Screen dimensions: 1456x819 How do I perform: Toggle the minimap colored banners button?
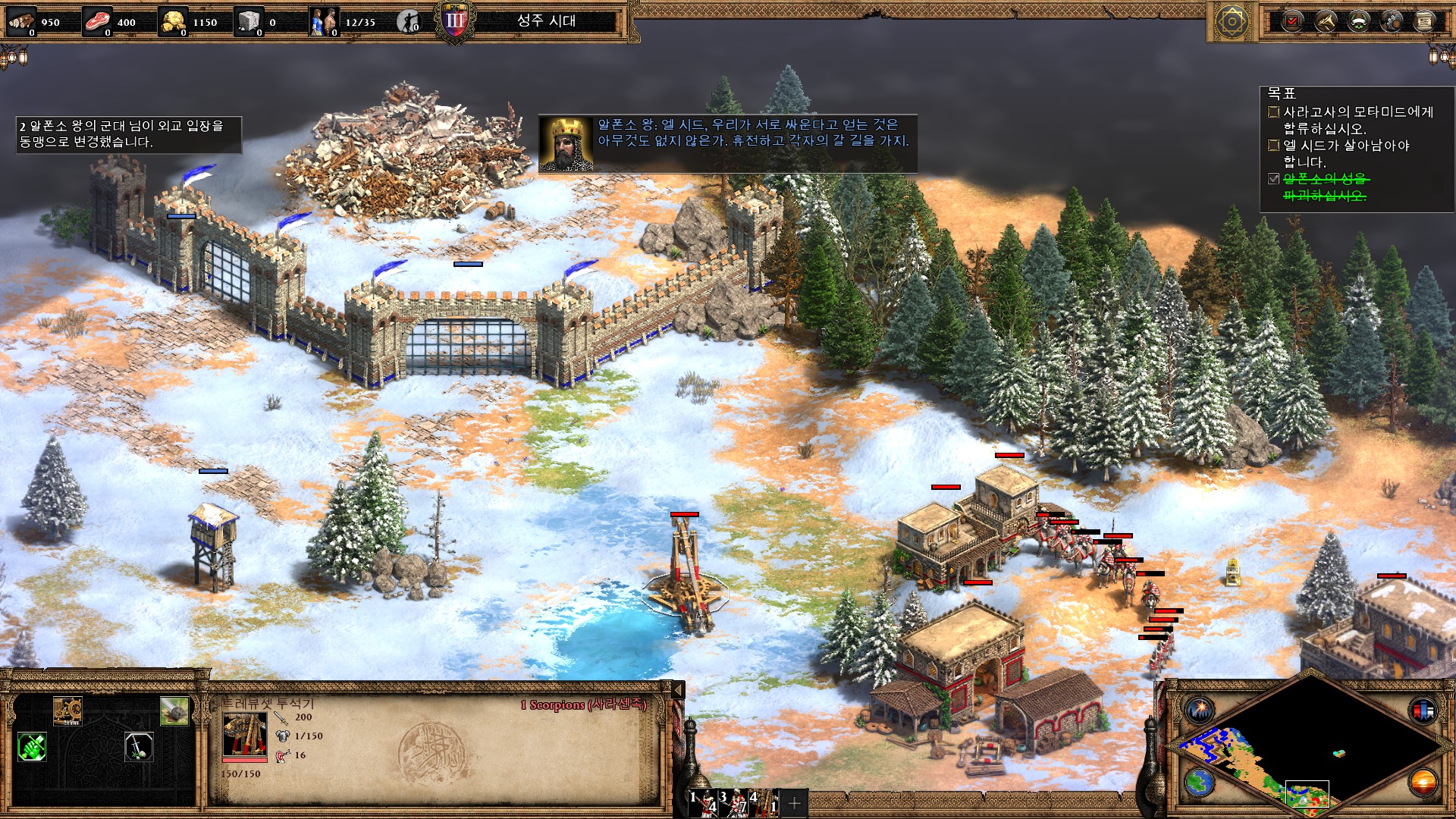[1423, 711]
